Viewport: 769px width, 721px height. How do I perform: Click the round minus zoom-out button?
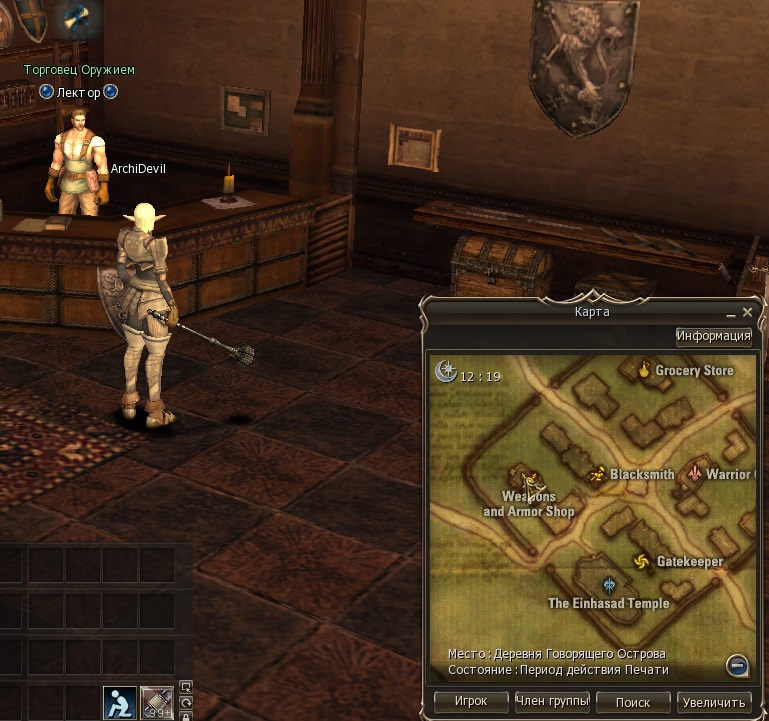pos(737,665)
